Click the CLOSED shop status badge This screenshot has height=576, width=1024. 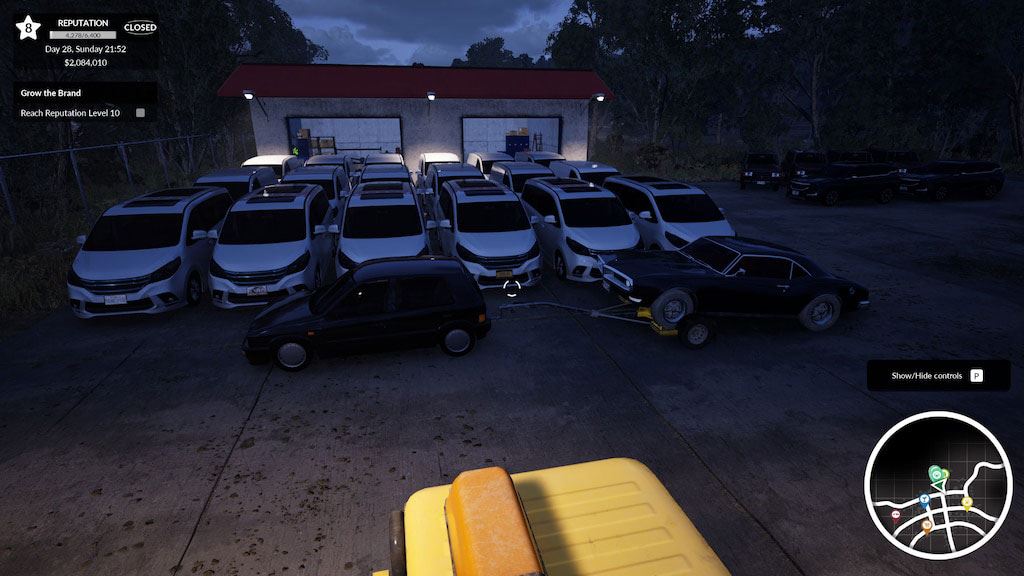(140, 28)
